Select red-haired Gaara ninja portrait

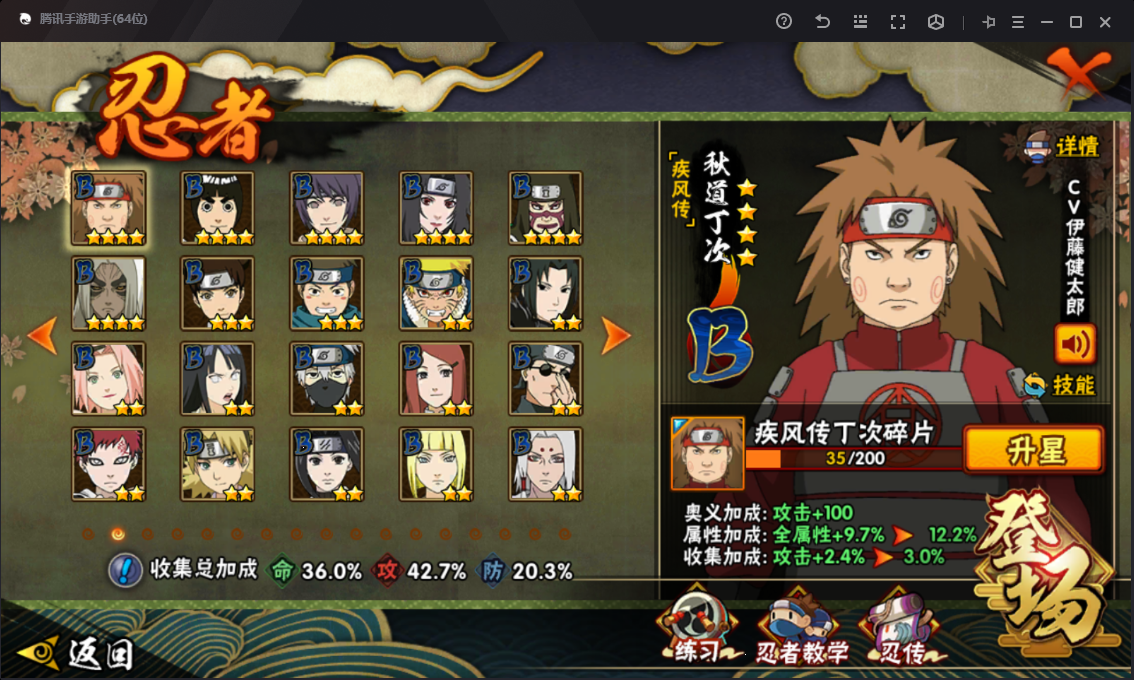point(108,464)
